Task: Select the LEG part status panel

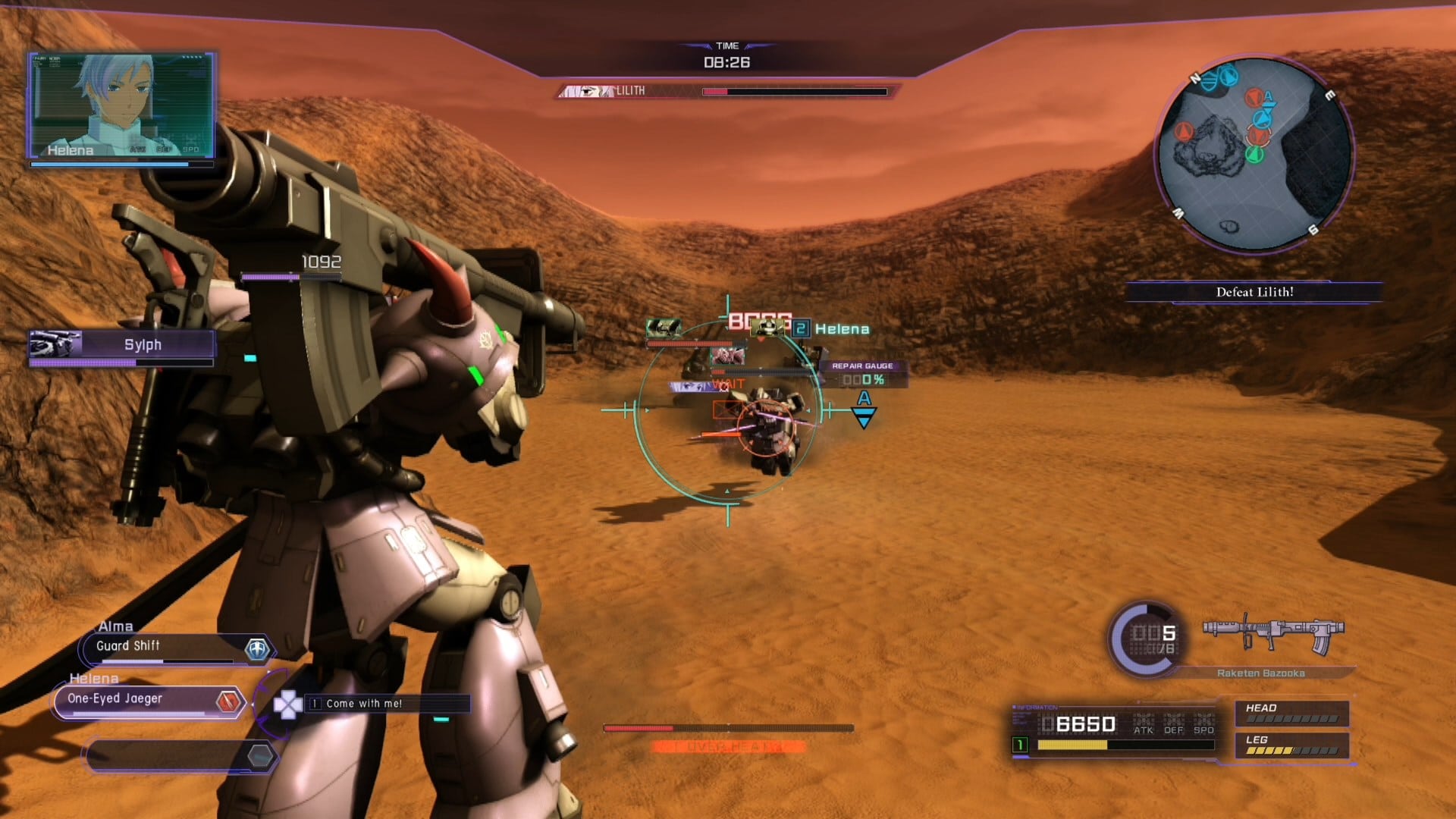Action: [1291, 745]
